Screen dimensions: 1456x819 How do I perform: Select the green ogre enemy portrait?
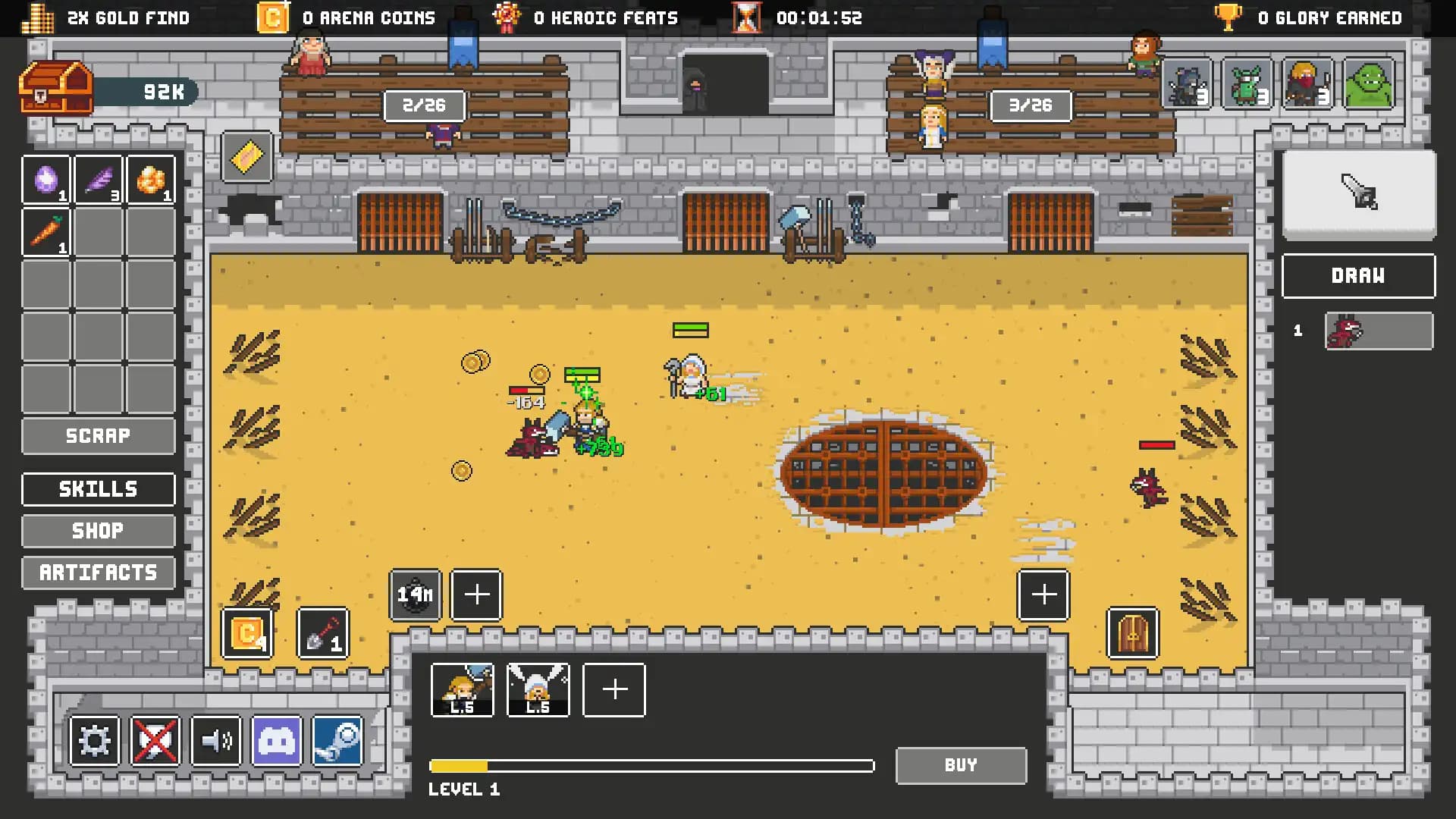[1368, 85]
